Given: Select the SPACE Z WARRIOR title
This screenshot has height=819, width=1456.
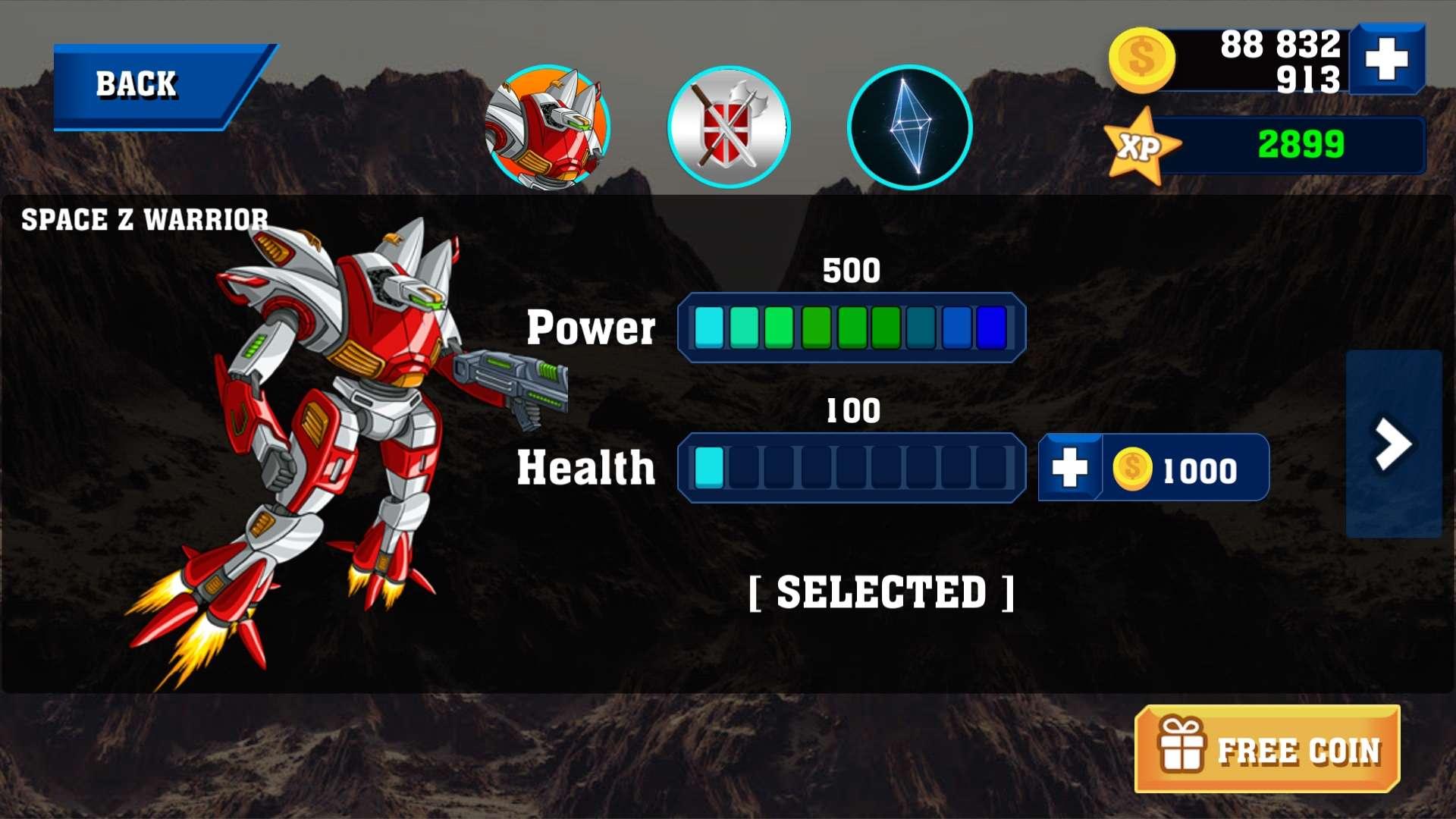Looking at the screenshot, I should (x=144, y=220).
